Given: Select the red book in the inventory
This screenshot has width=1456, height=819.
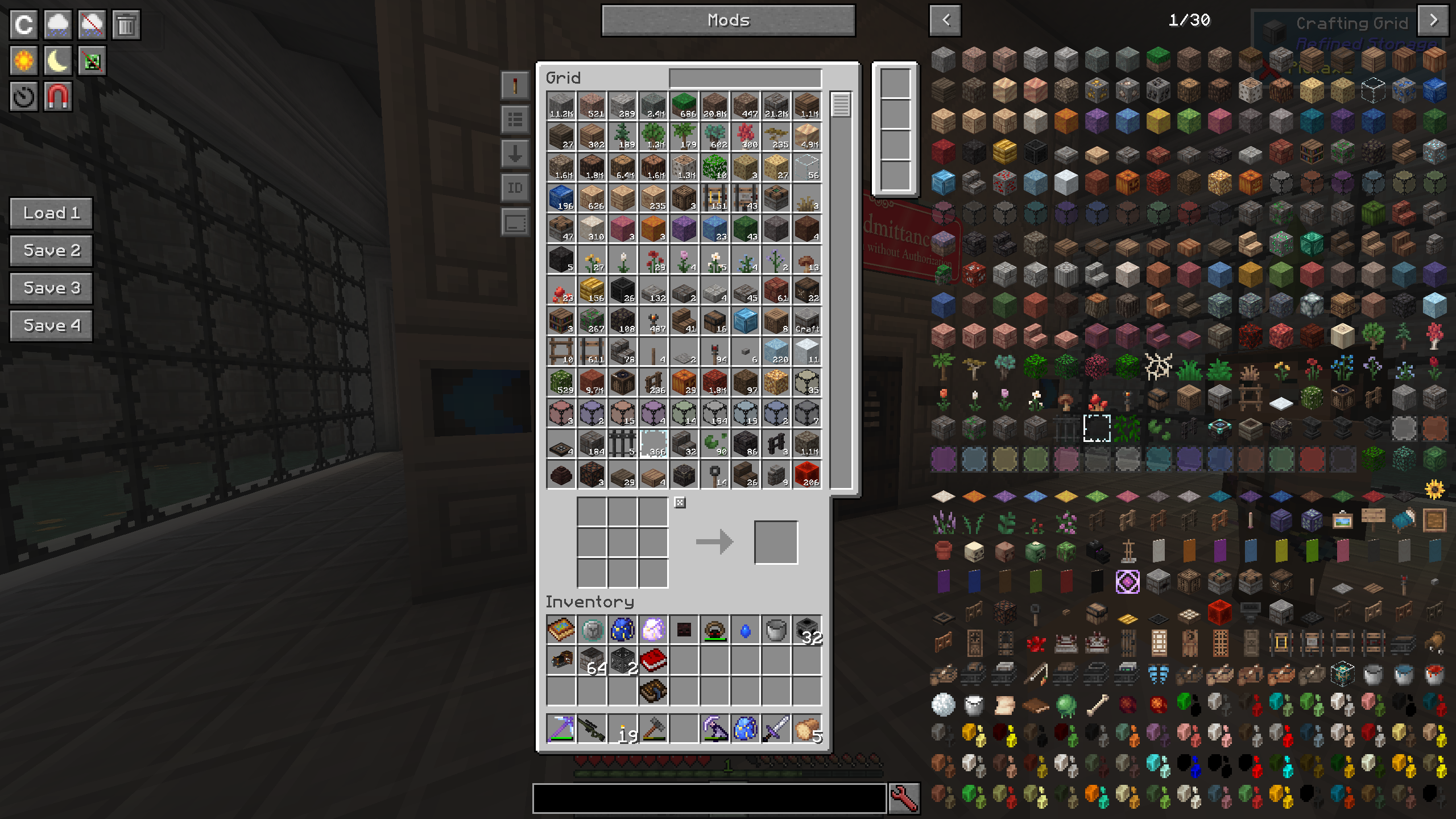Looking at the screenshot, I should 653,661.
